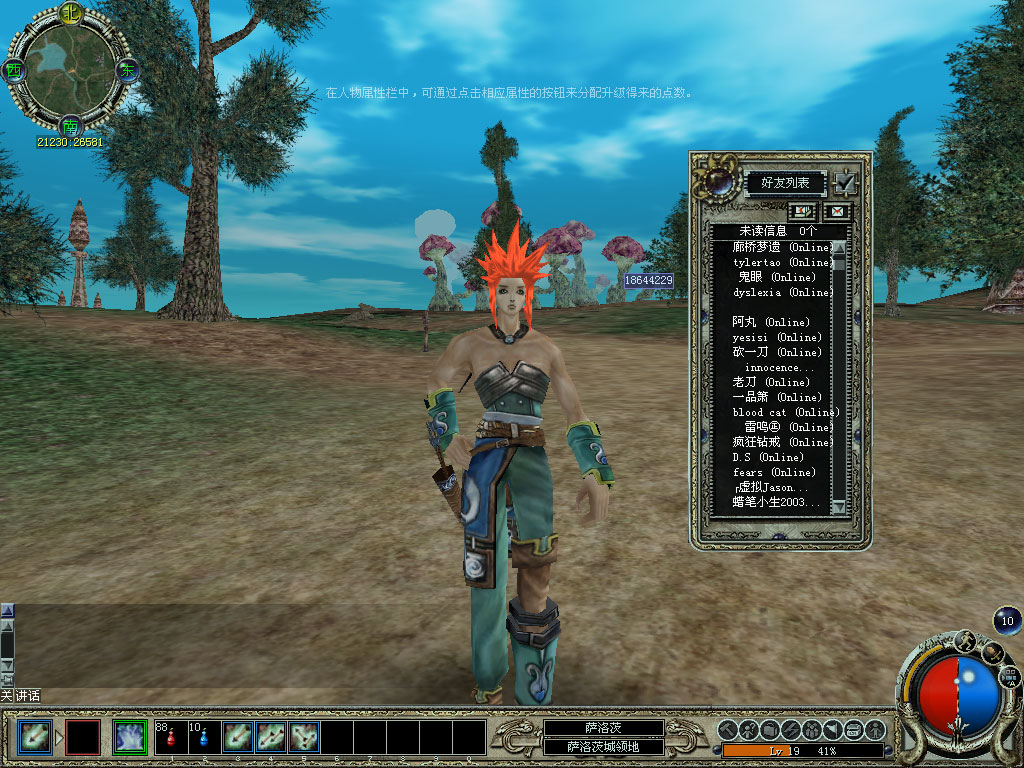
Task: Open the envelope mail icon in friend panel
Action: 834,211
